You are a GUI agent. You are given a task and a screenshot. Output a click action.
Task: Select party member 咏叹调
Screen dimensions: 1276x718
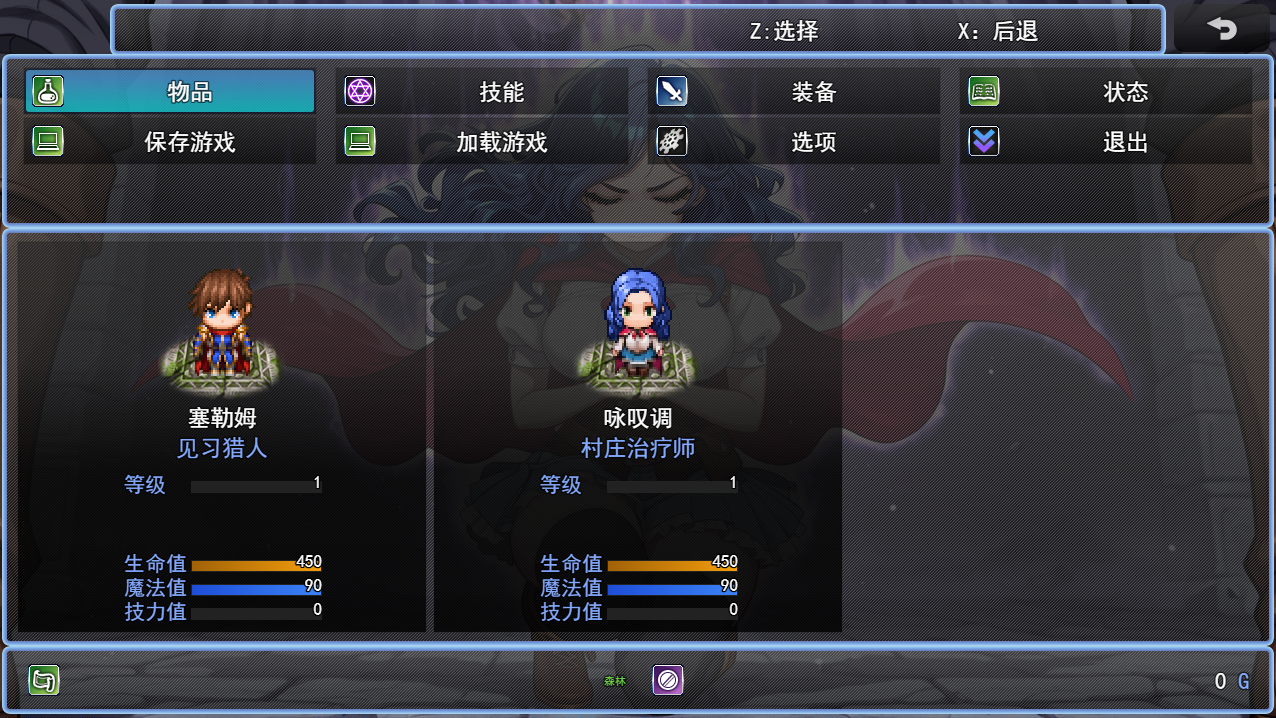pyautogui.click(x=638, y=436)
